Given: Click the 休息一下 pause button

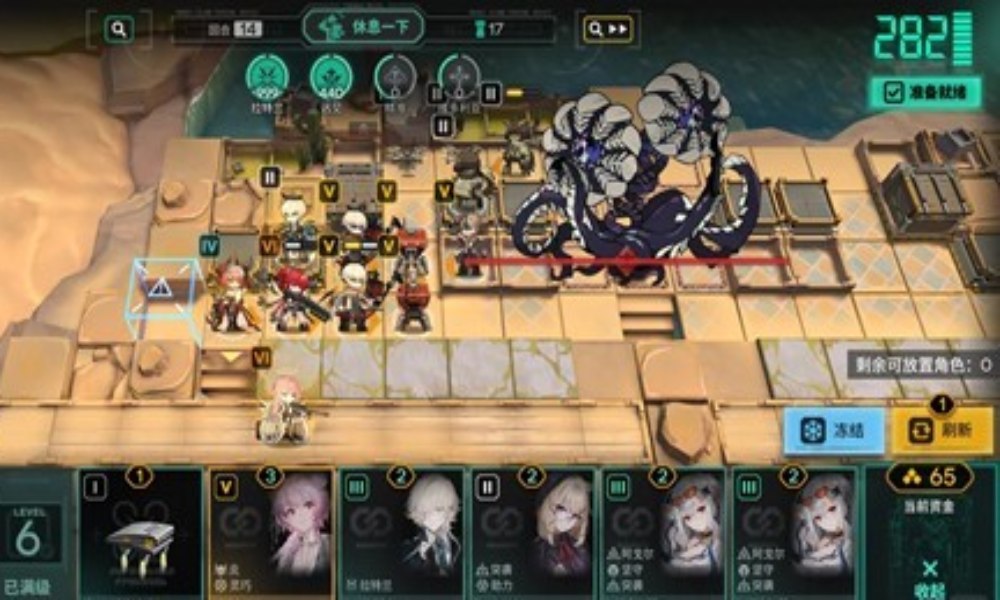Looking at the screenshot, I should pyautogui.click(x=363, y=27).
